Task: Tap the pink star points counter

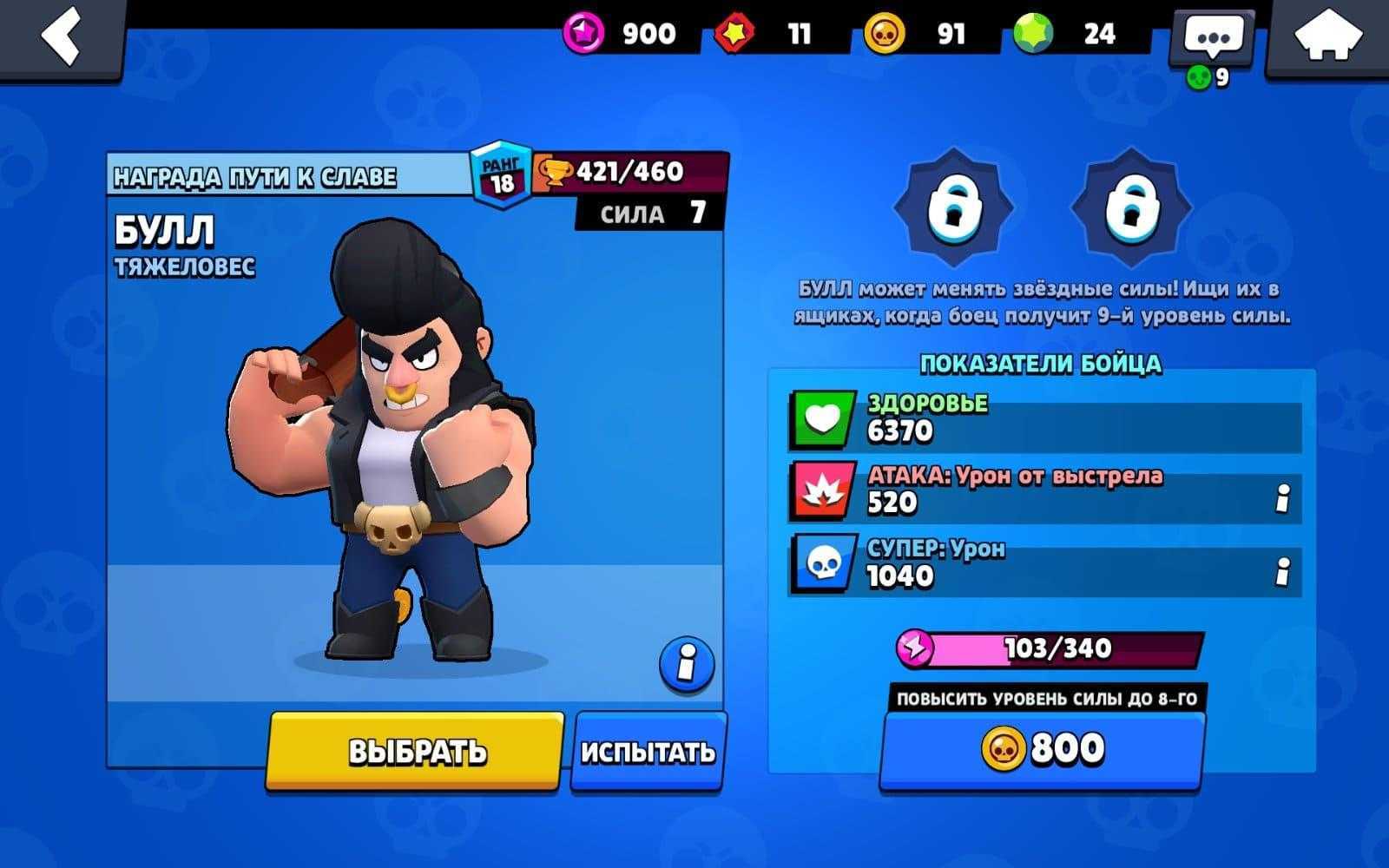Action: [621, 34]
